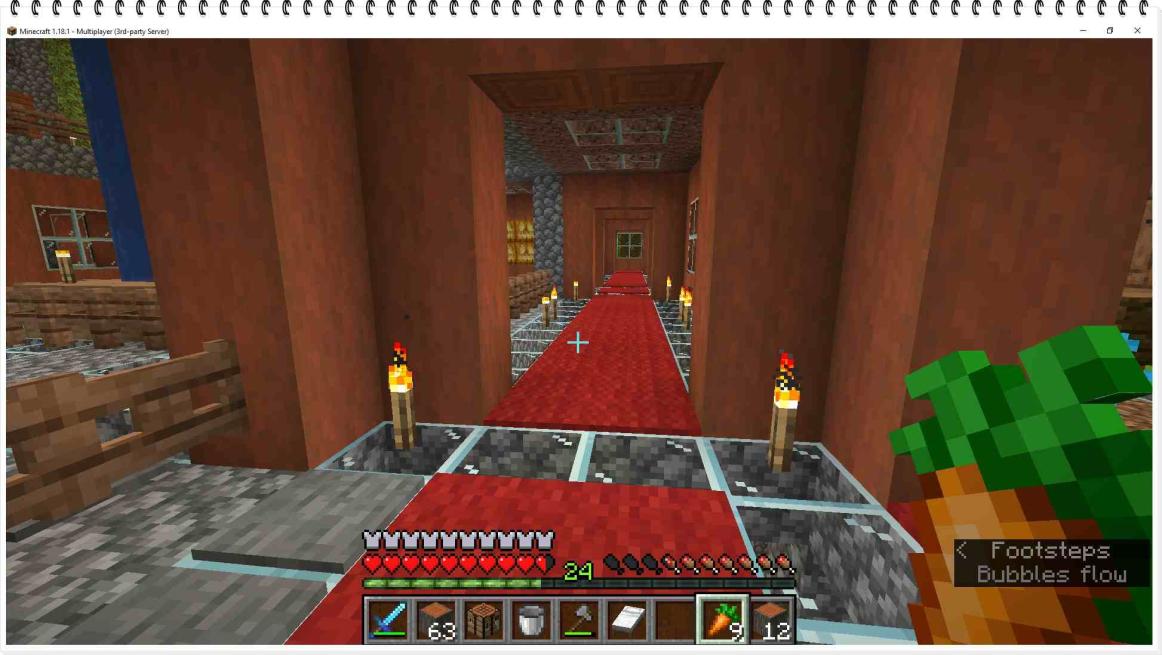Close the Minecraft window
This screenshot has height=655, width=1162.
pos(1137,31)
